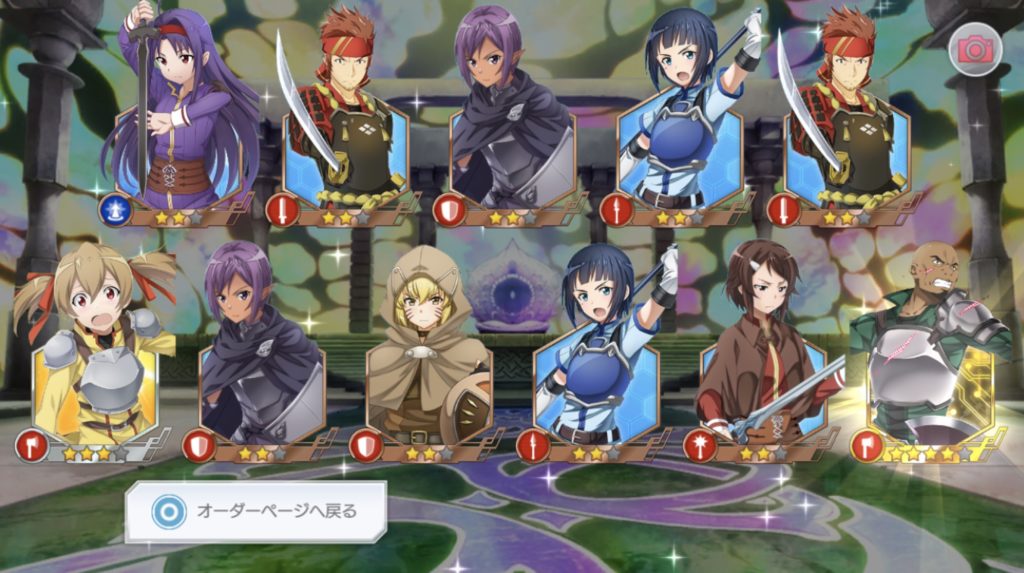Return to the order page button
Screen dimensions: 1024x573
click(255, 511)
